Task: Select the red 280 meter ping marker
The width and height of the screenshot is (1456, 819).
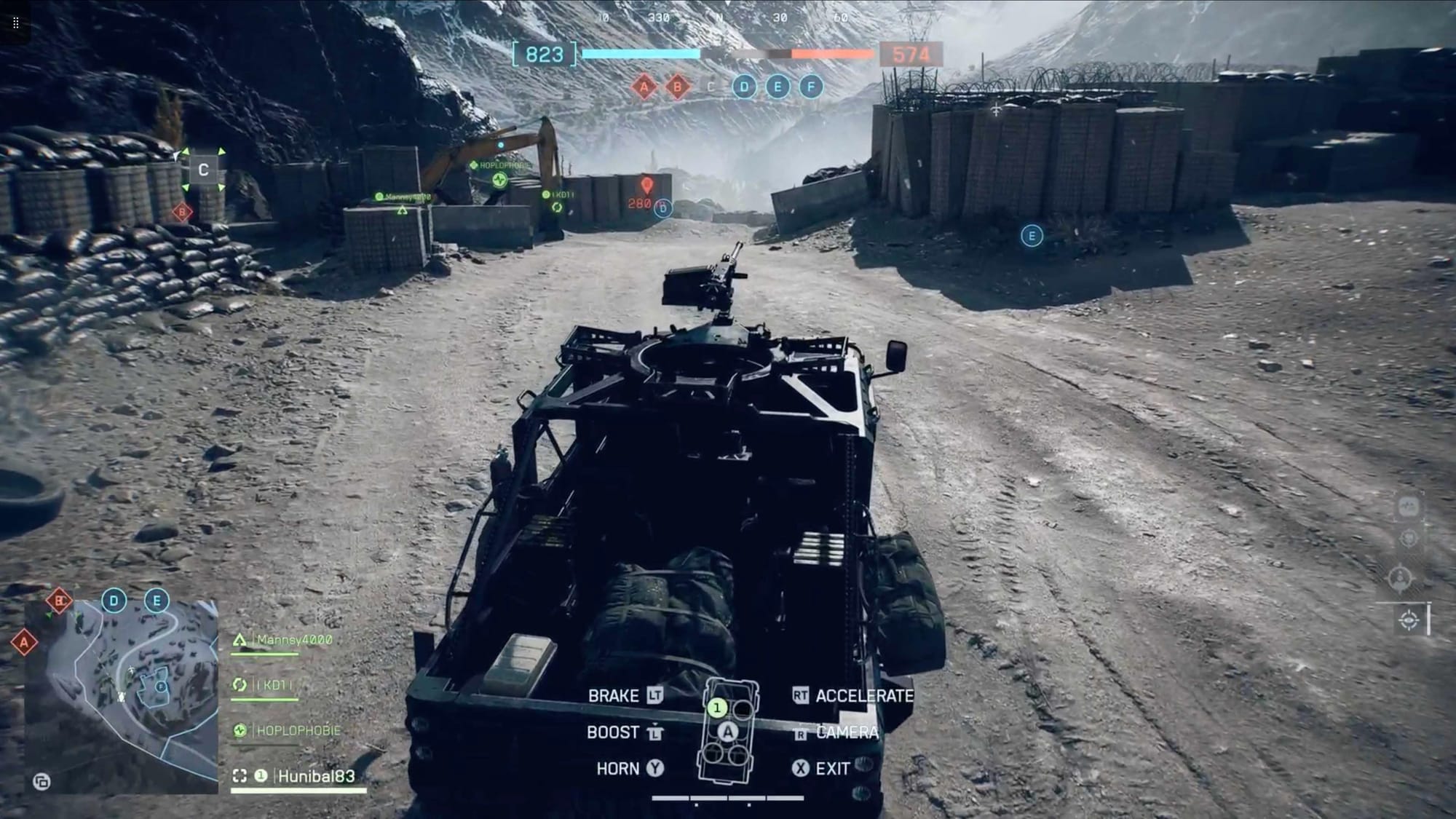Action: coord(646,185)
